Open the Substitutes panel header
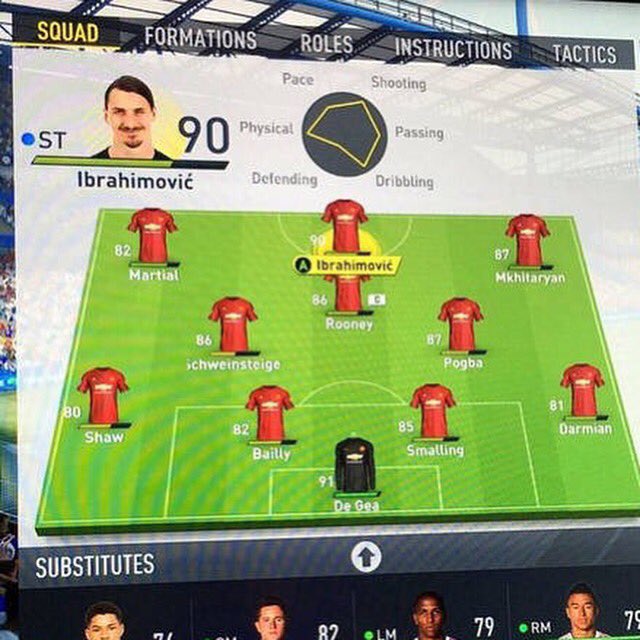 coord(96,565)
